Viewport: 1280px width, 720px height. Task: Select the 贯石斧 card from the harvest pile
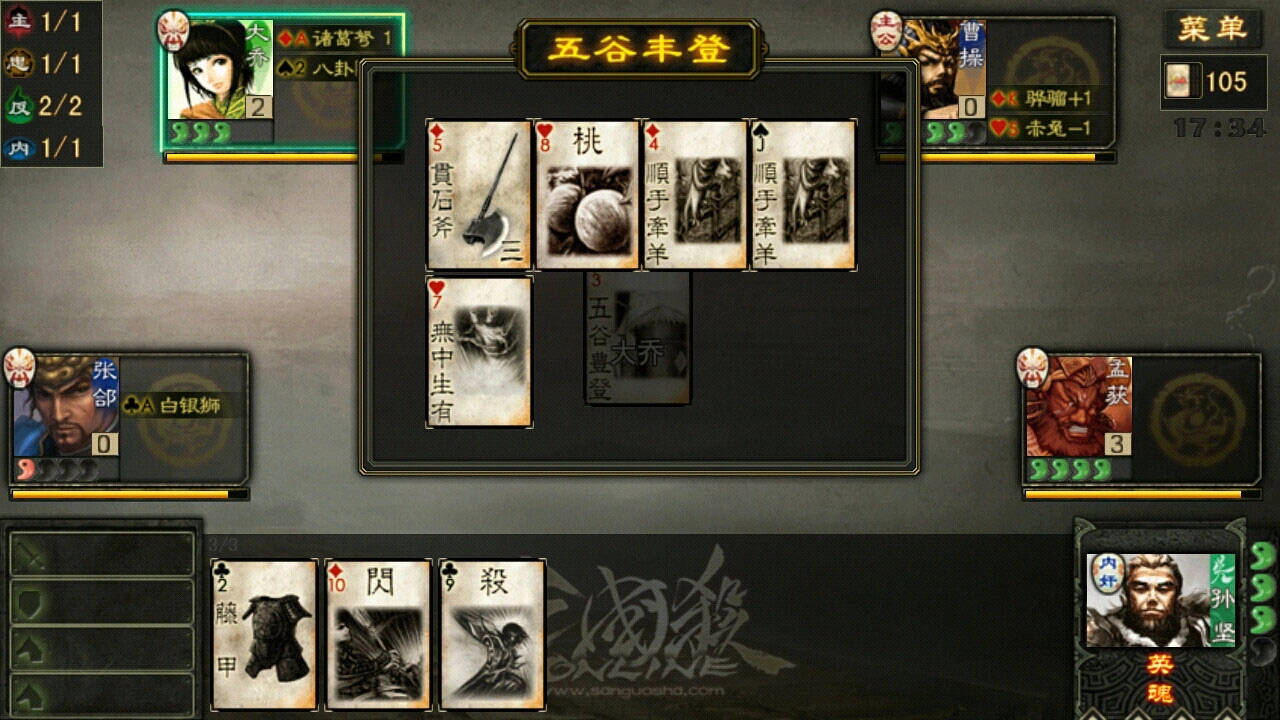point(476,195)
